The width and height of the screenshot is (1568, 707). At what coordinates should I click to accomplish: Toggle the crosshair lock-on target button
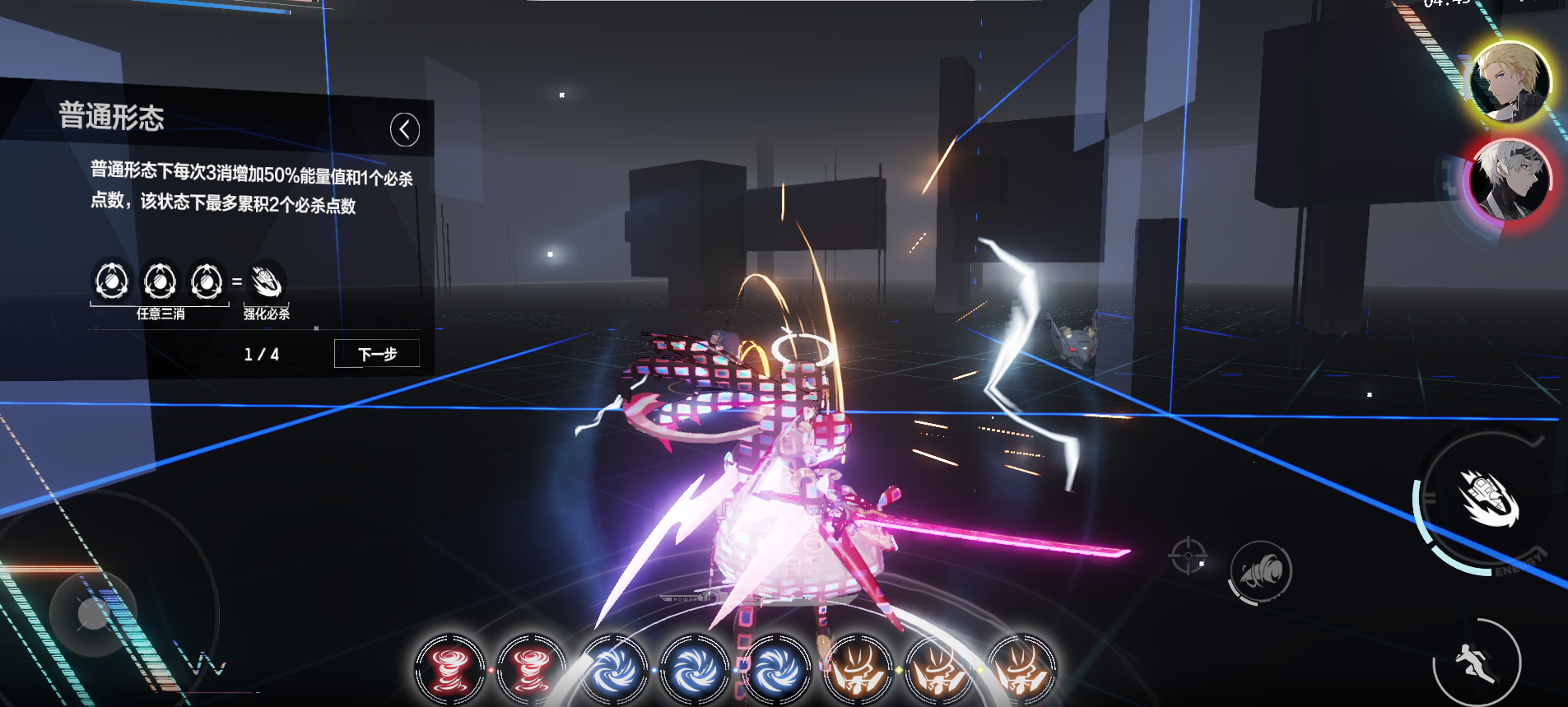[1187, 556]
